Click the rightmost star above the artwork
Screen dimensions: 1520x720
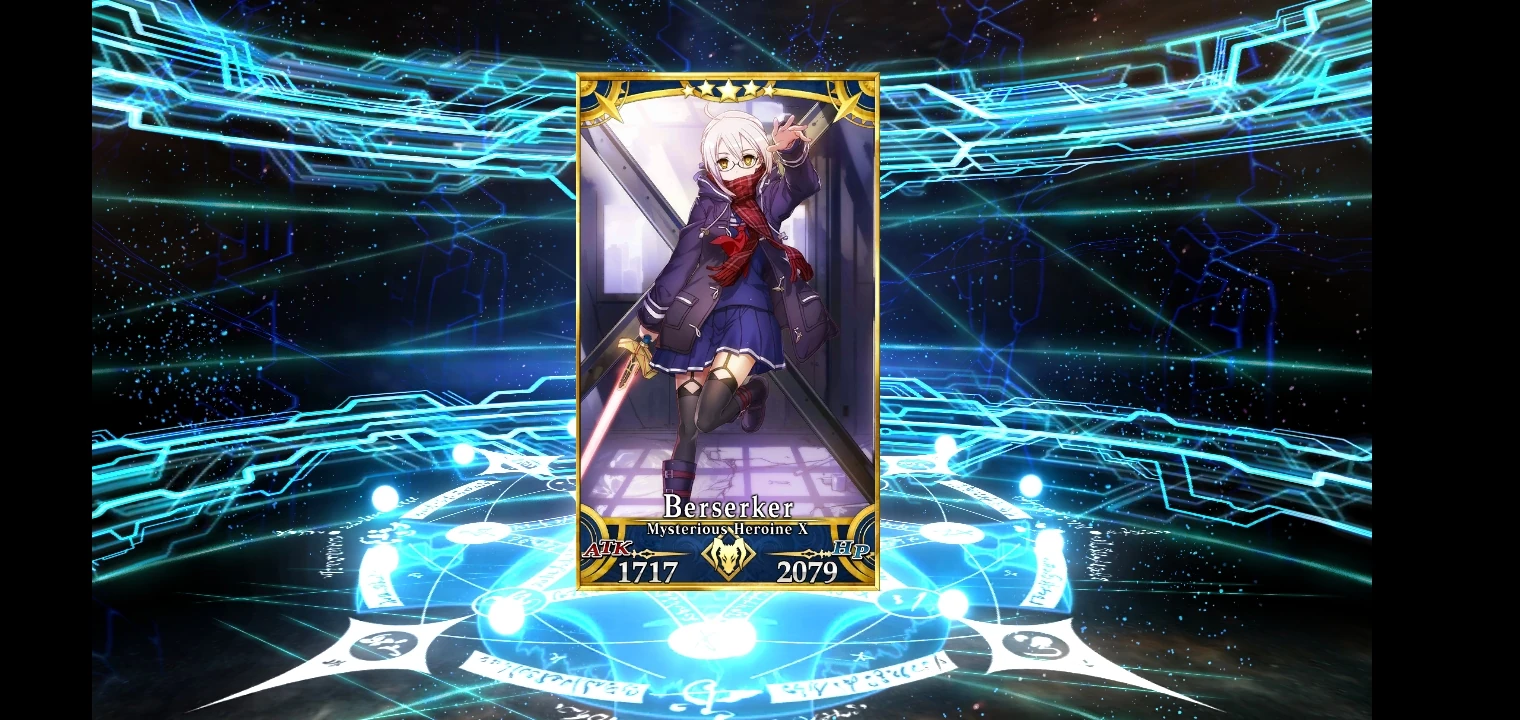pyautogui.click(x=771, y=91)
